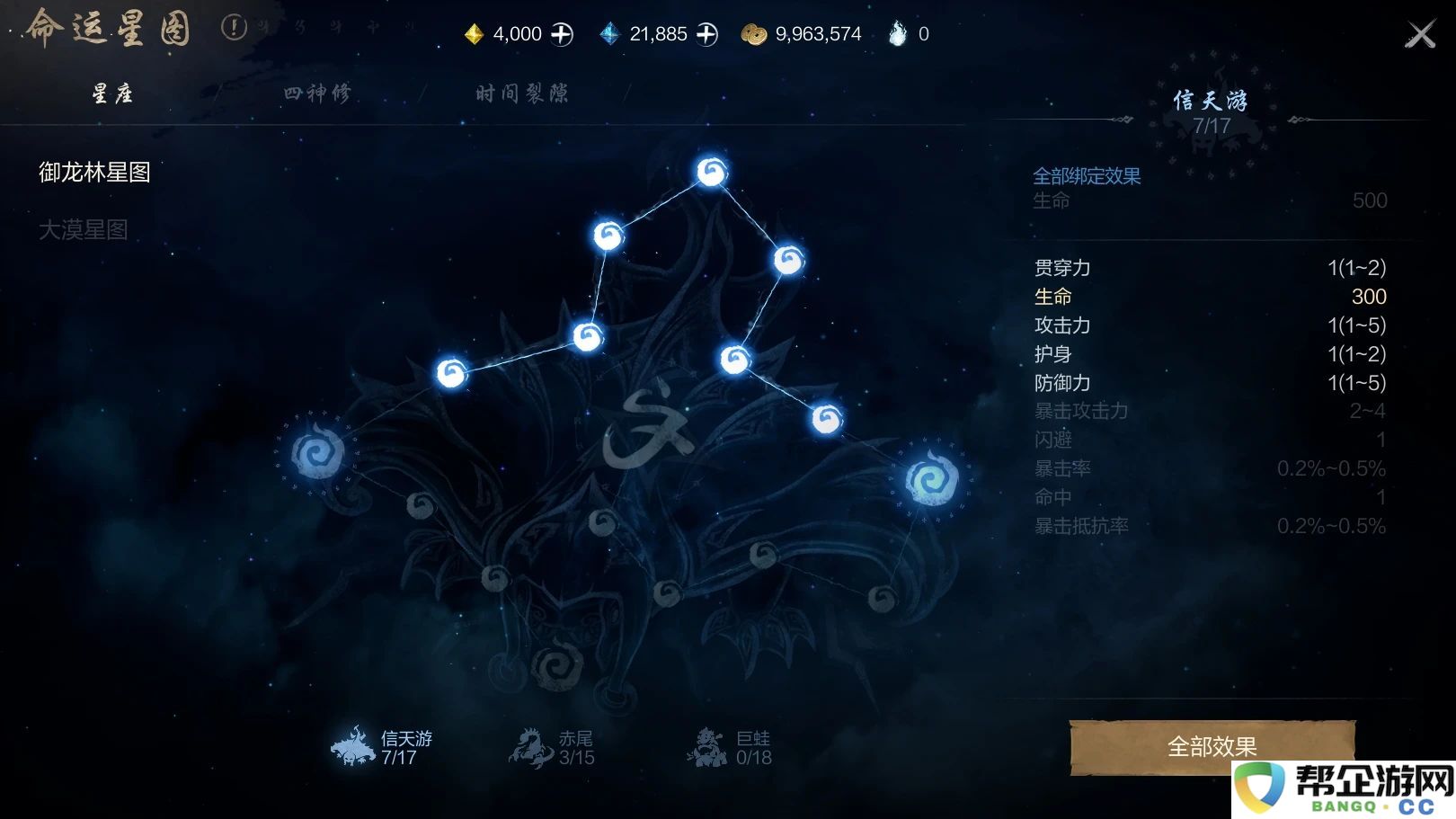The image size is (1456, 819).
Task: Click the exclamation info icon beside 命运星图
Action: pos(234,28)
